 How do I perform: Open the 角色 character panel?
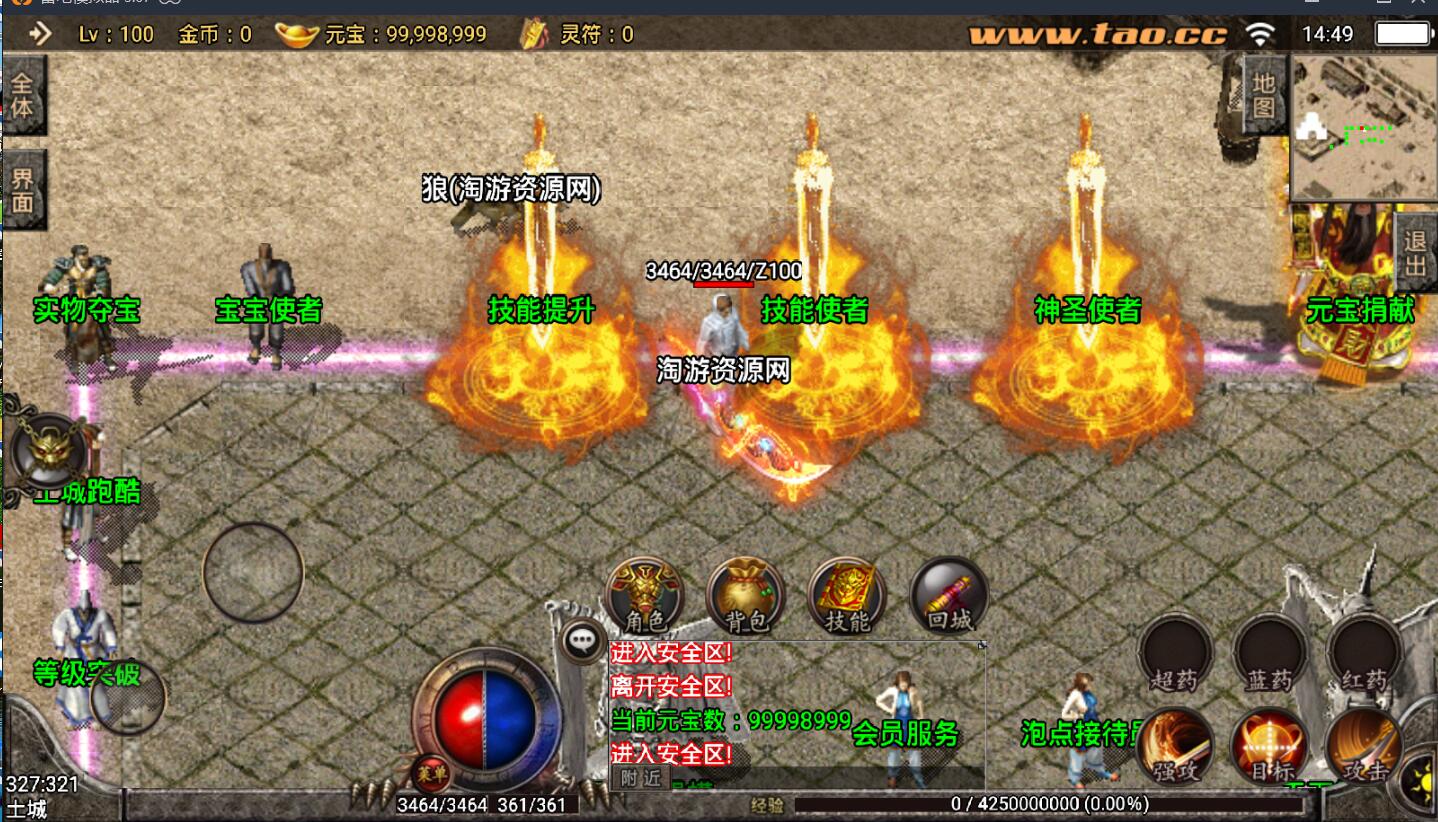click(646, 596)
